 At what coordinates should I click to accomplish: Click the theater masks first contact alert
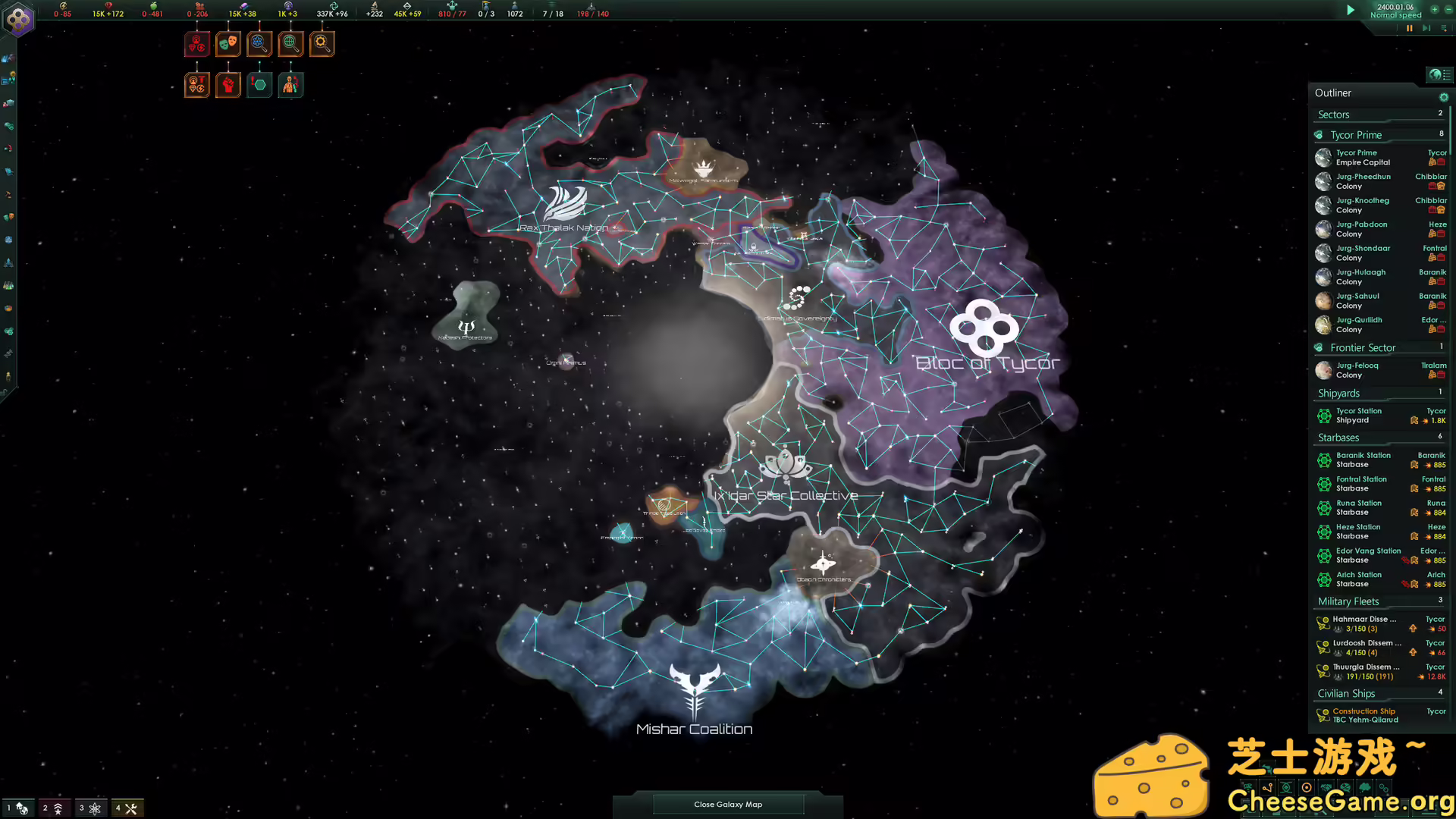[227, 43]
